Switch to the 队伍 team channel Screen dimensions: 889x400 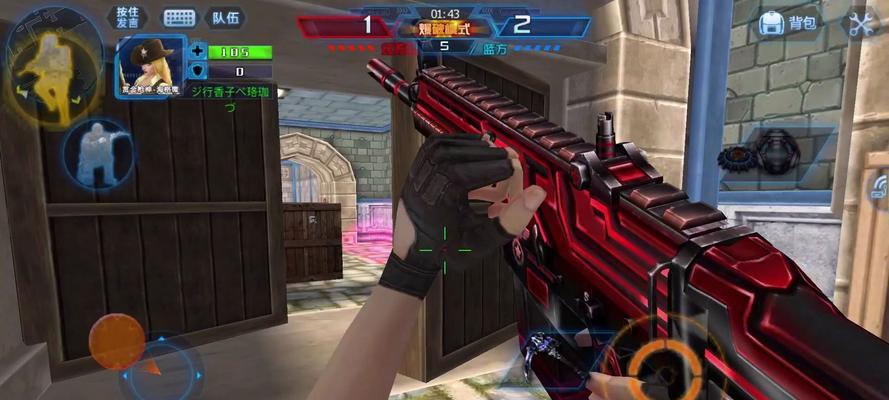tap(226, 18)
